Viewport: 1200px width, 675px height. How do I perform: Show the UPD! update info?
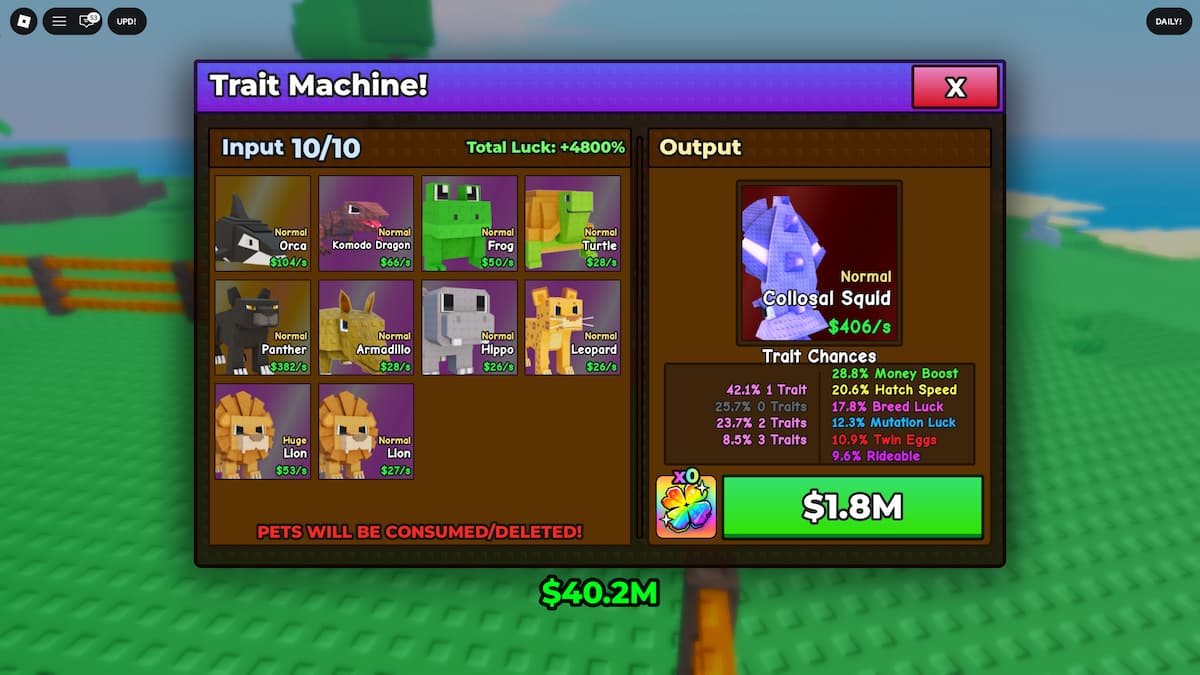(127, 21)
